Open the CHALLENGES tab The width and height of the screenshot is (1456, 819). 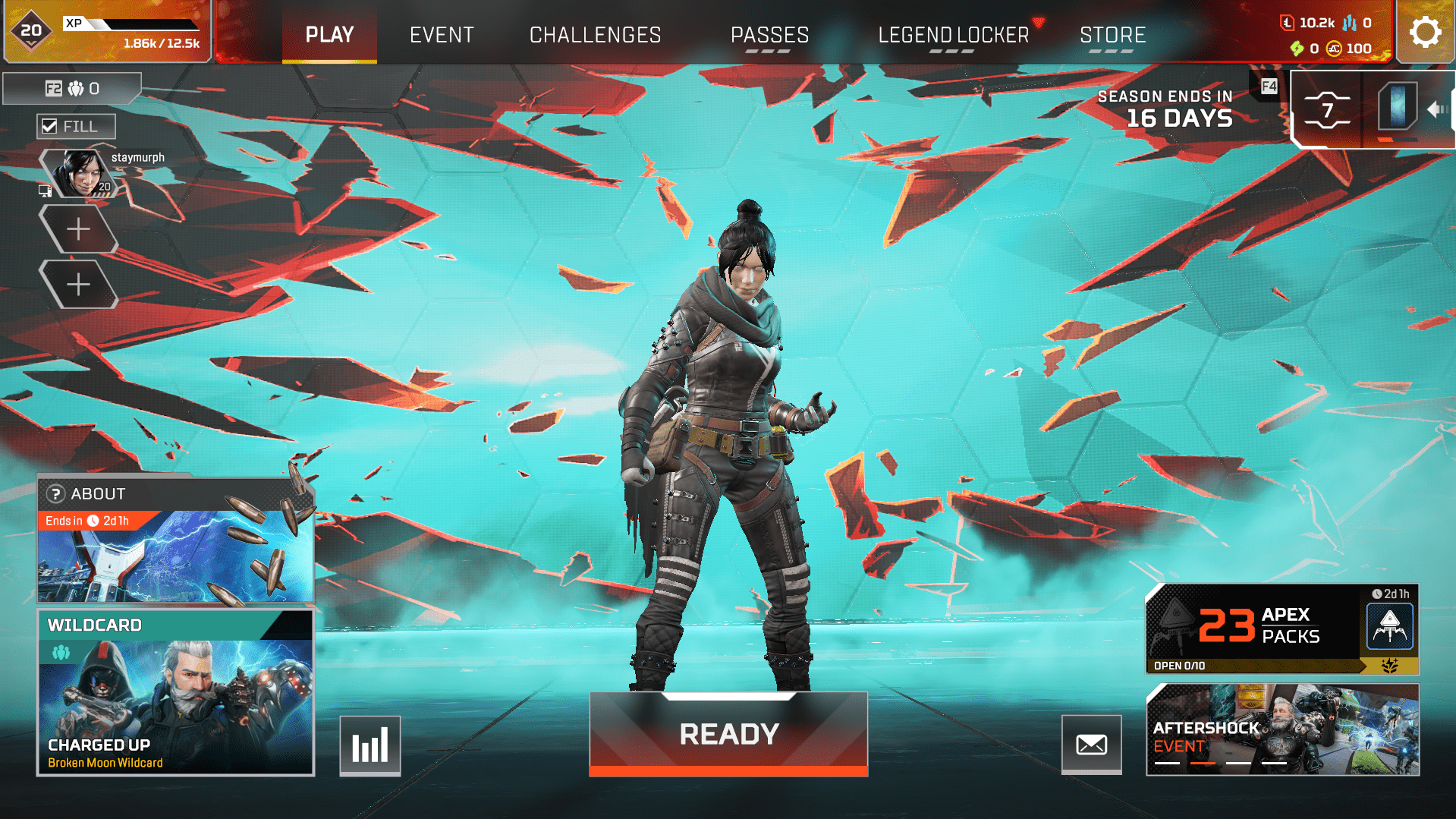[x=595, y=34]
